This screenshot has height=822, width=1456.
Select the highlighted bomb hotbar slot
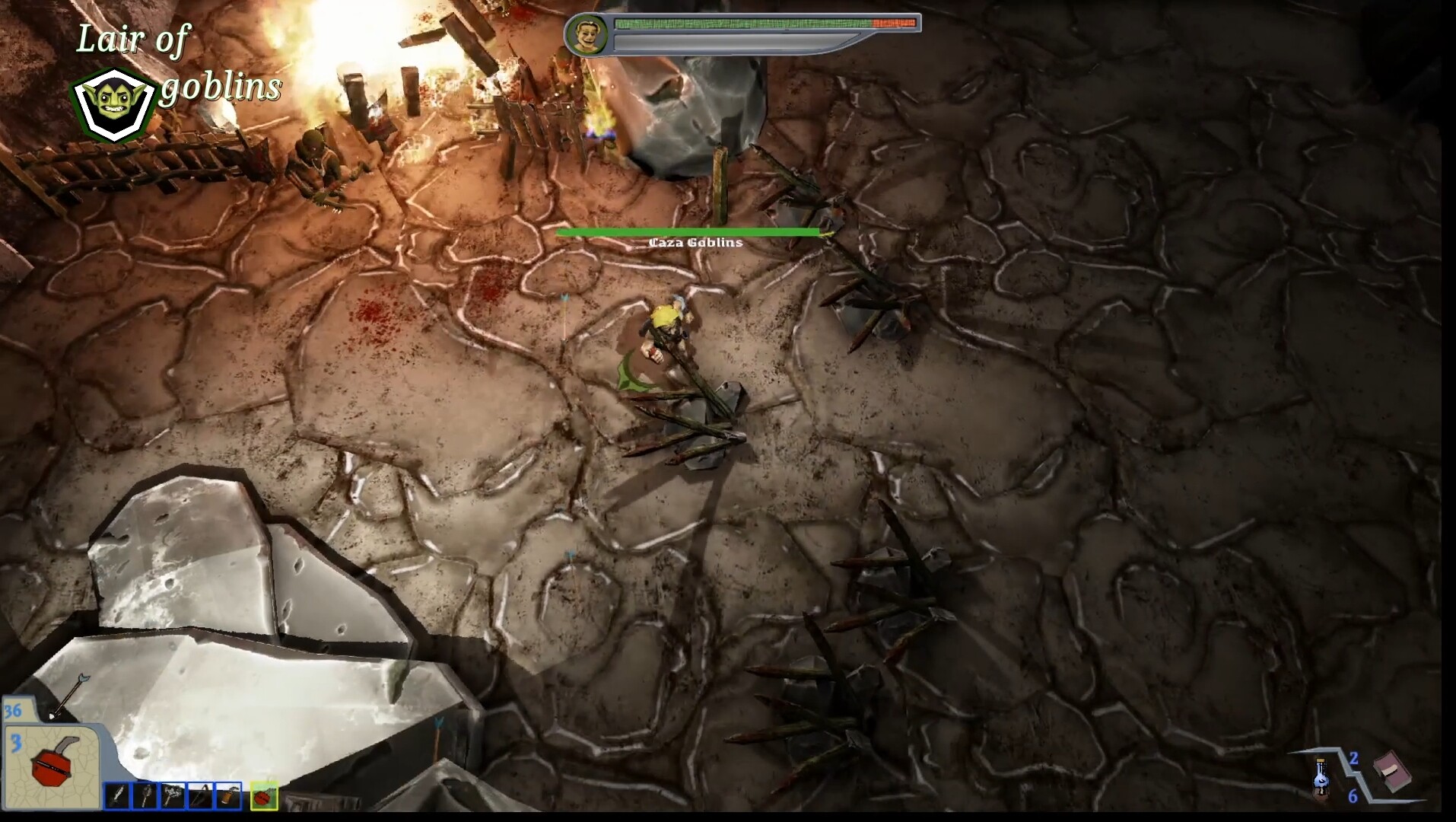coord(264,796)
